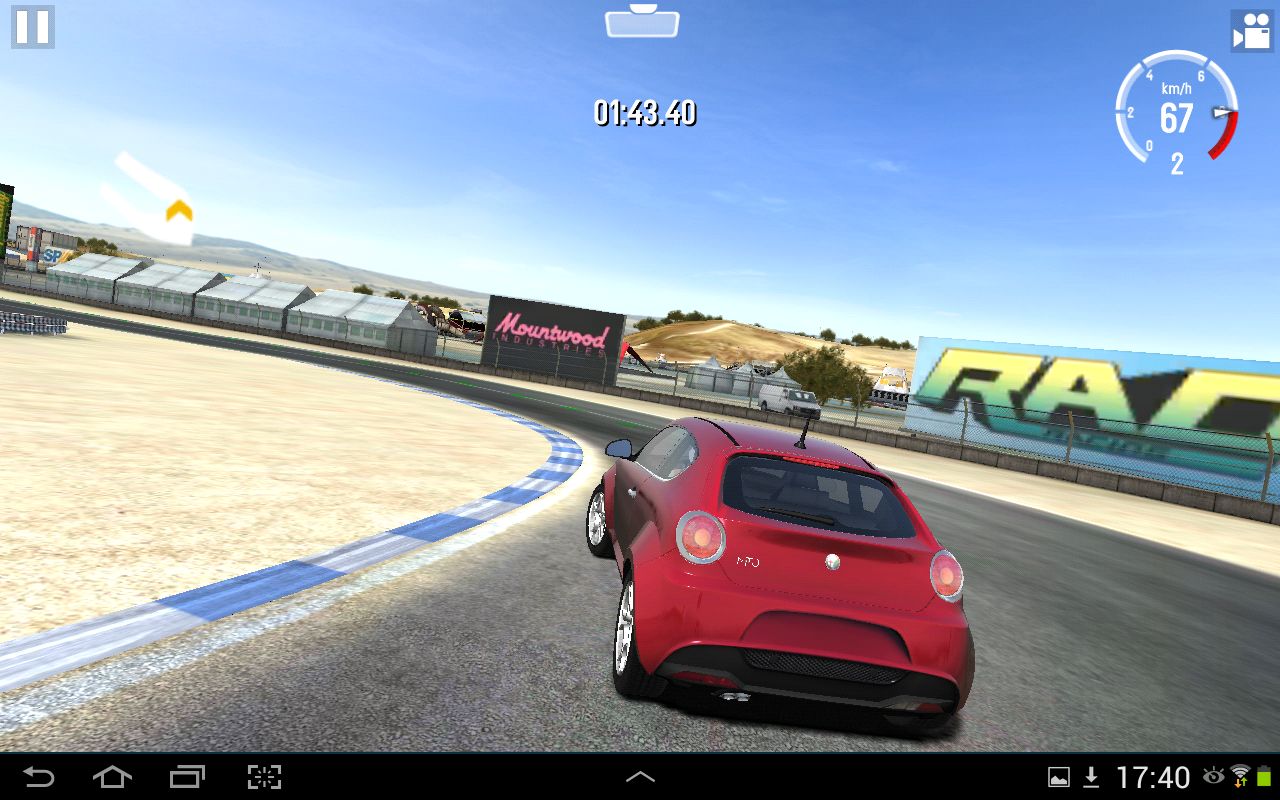The image size is (1280, 800).
Task: Tap the clock showing 17:40
Action: [1154, 777]
